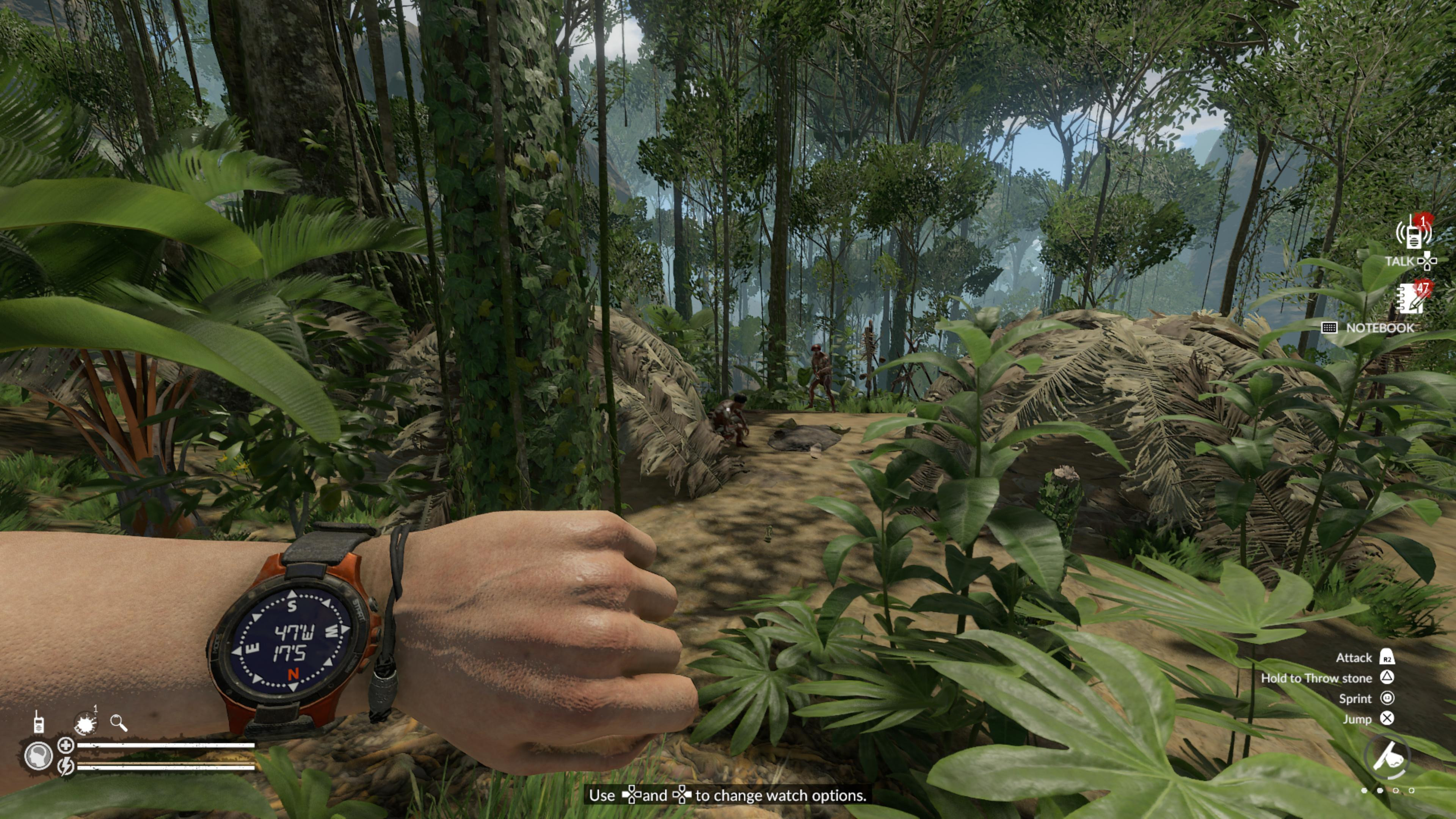Click the health plus icon
The image size is (1456, 819).
click(66, 745)
